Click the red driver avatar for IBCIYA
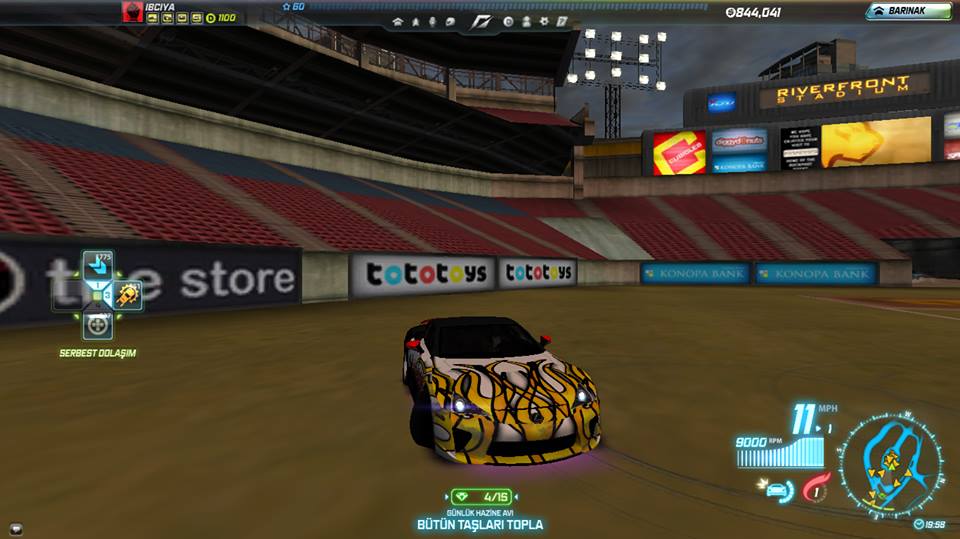Screen dimensions: 960x539 coord(131,11)
